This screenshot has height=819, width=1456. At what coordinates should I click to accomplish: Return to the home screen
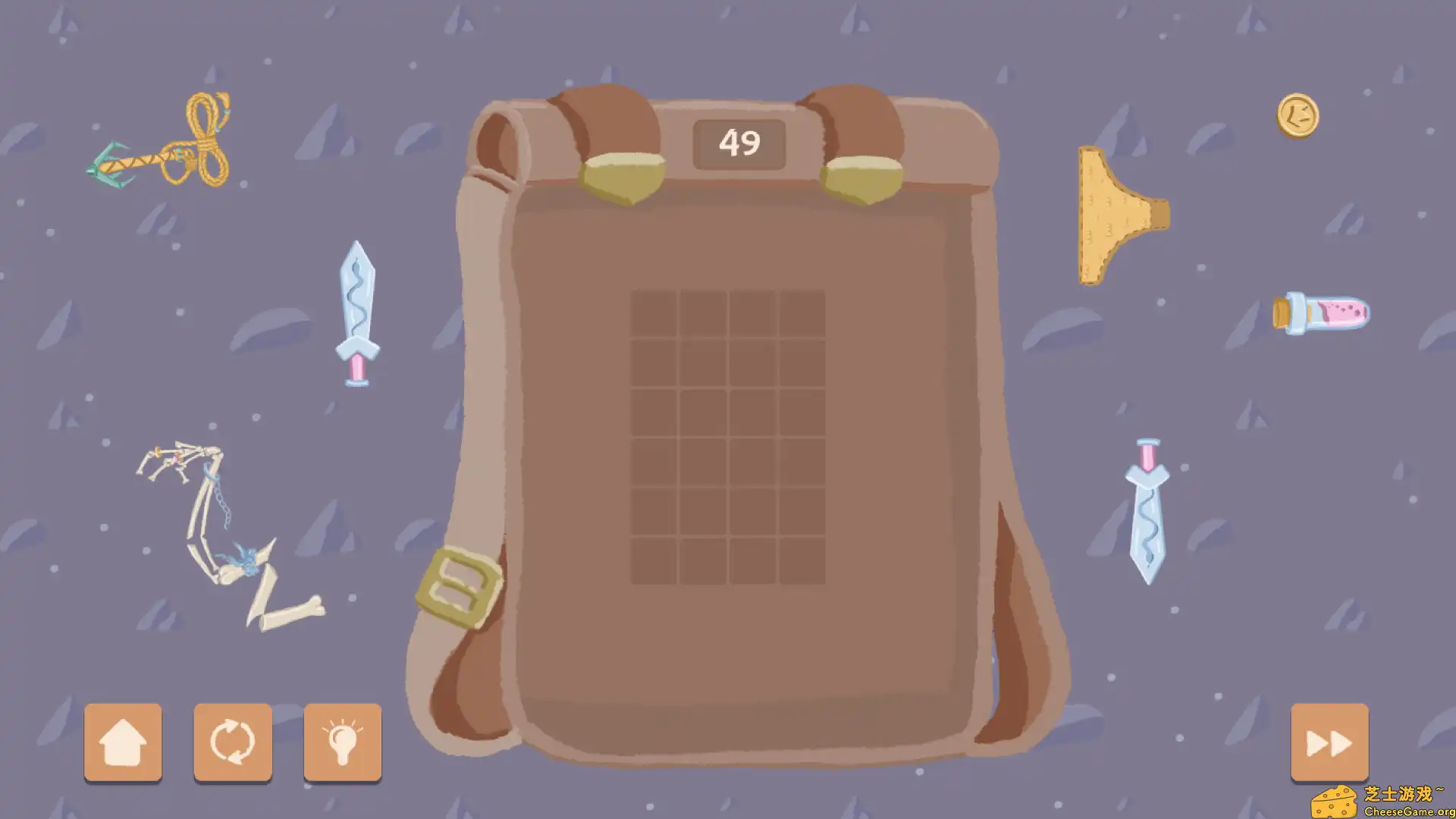coord(124,743)
